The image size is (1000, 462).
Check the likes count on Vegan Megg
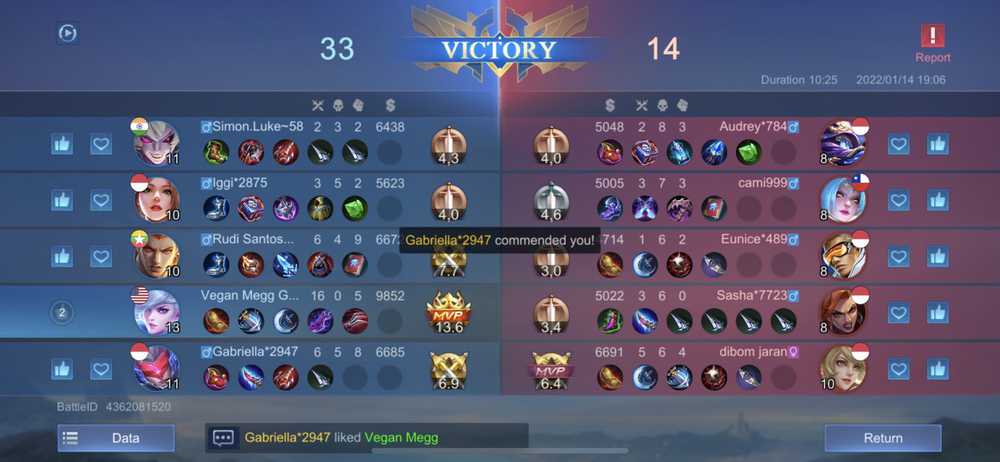click(x=62, y=313)
